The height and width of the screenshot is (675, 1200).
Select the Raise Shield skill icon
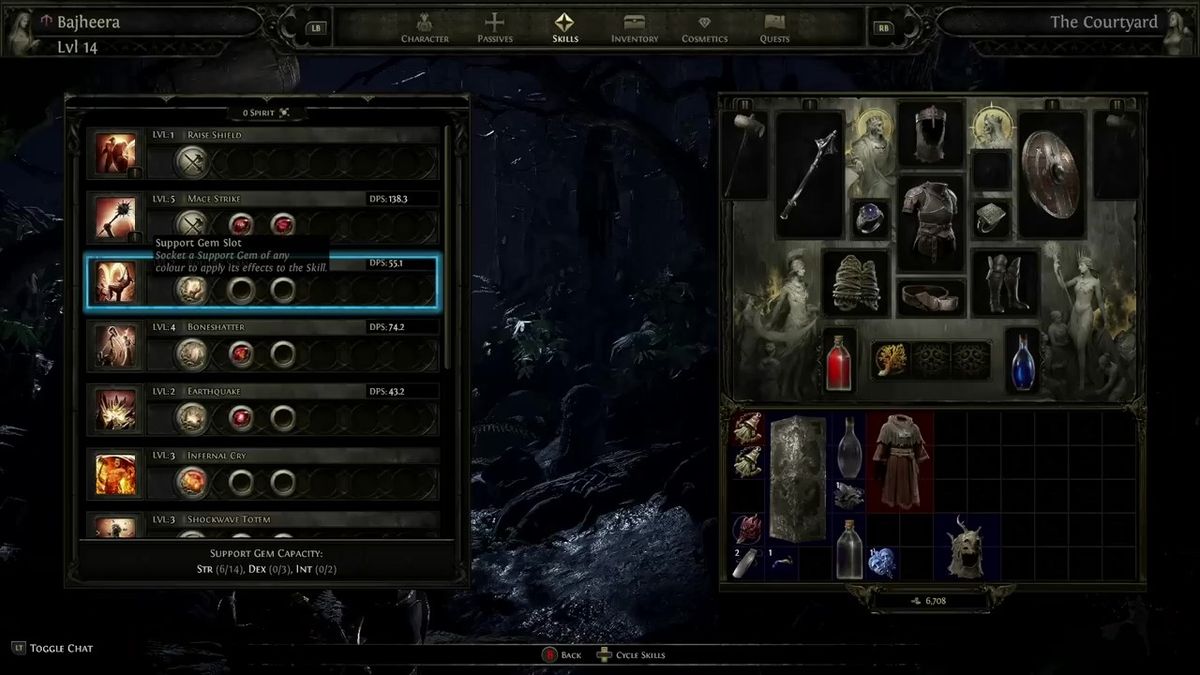click(116, 154)
